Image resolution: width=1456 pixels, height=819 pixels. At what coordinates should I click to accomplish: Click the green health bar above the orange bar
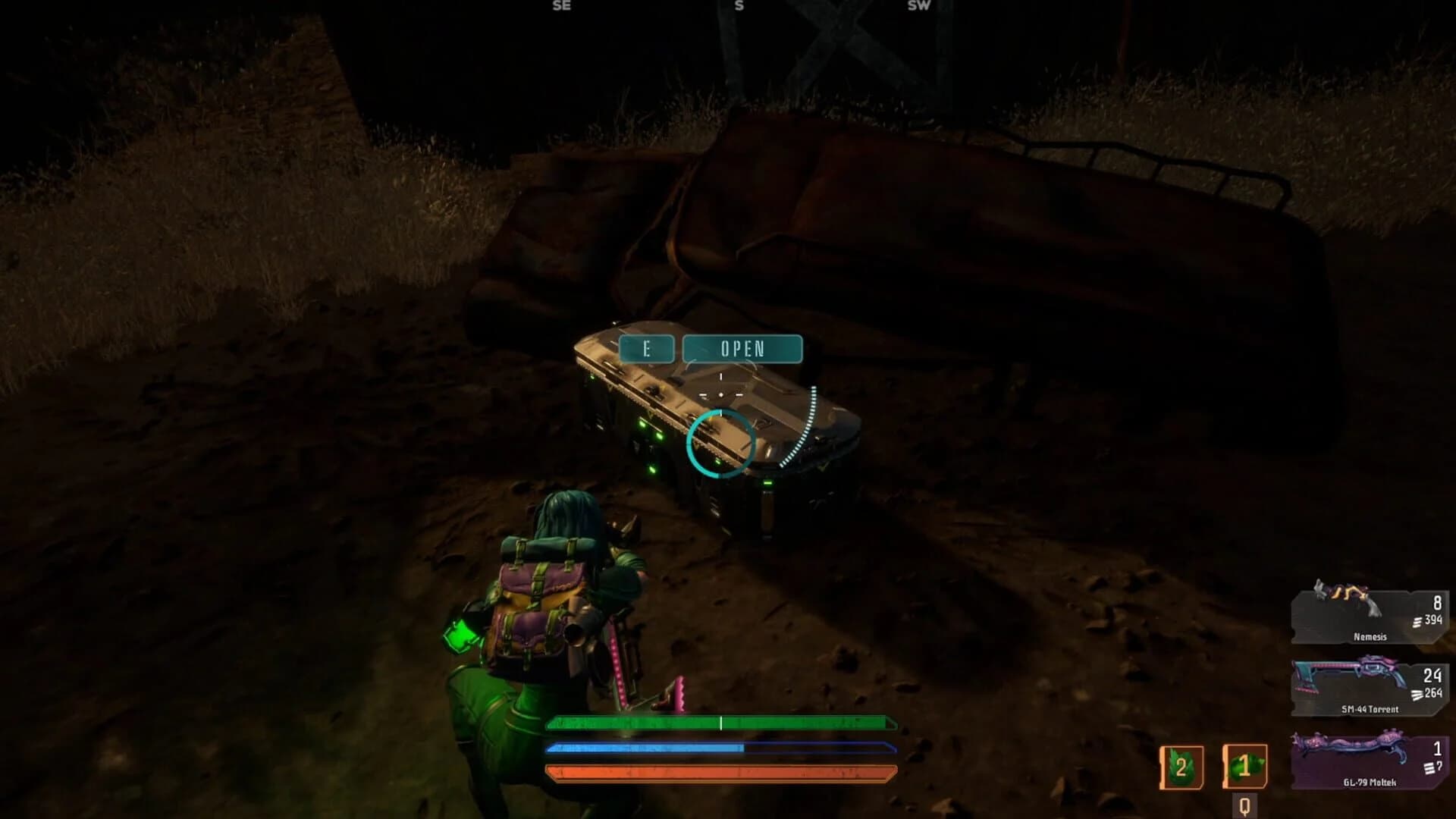coord(720,722)
